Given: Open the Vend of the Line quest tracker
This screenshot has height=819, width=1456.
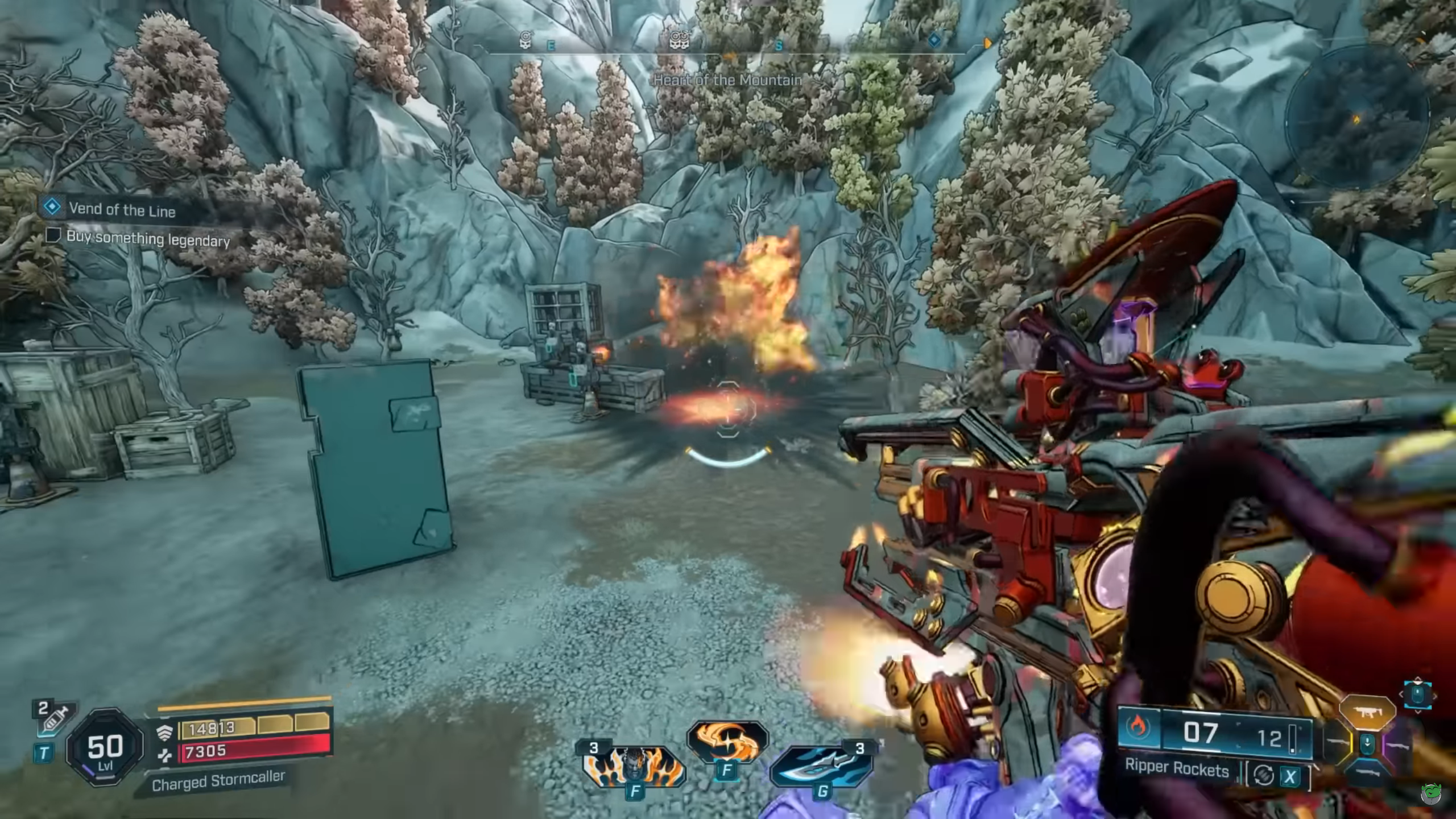Looking at the screenshot, I should click(x=121, y=209).
